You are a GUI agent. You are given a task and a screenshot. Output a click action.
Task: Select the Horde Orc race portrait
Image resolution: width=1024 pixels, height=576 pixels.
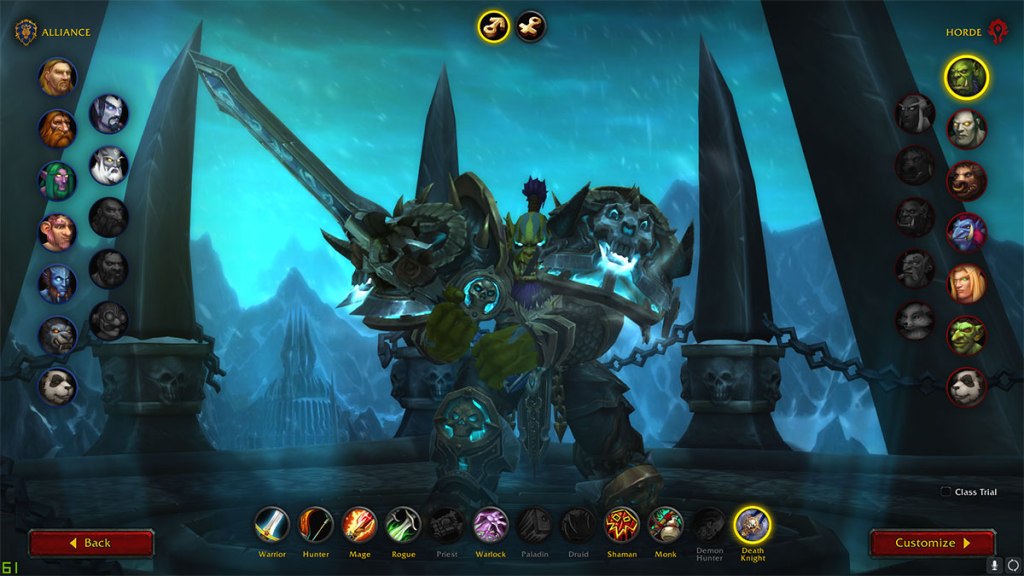967,77
